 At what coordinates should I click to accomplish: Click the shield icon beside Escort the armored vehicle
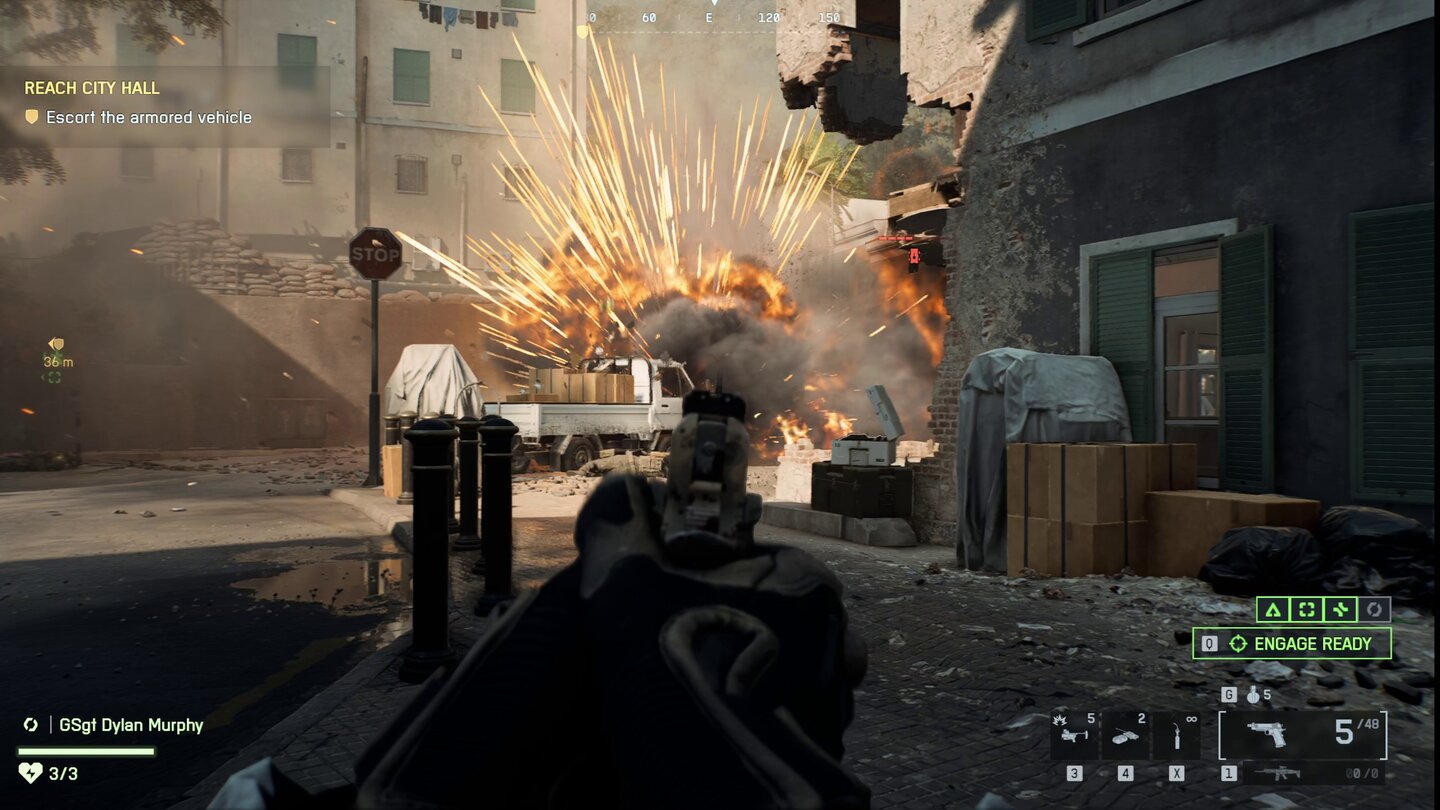[34, 117]
